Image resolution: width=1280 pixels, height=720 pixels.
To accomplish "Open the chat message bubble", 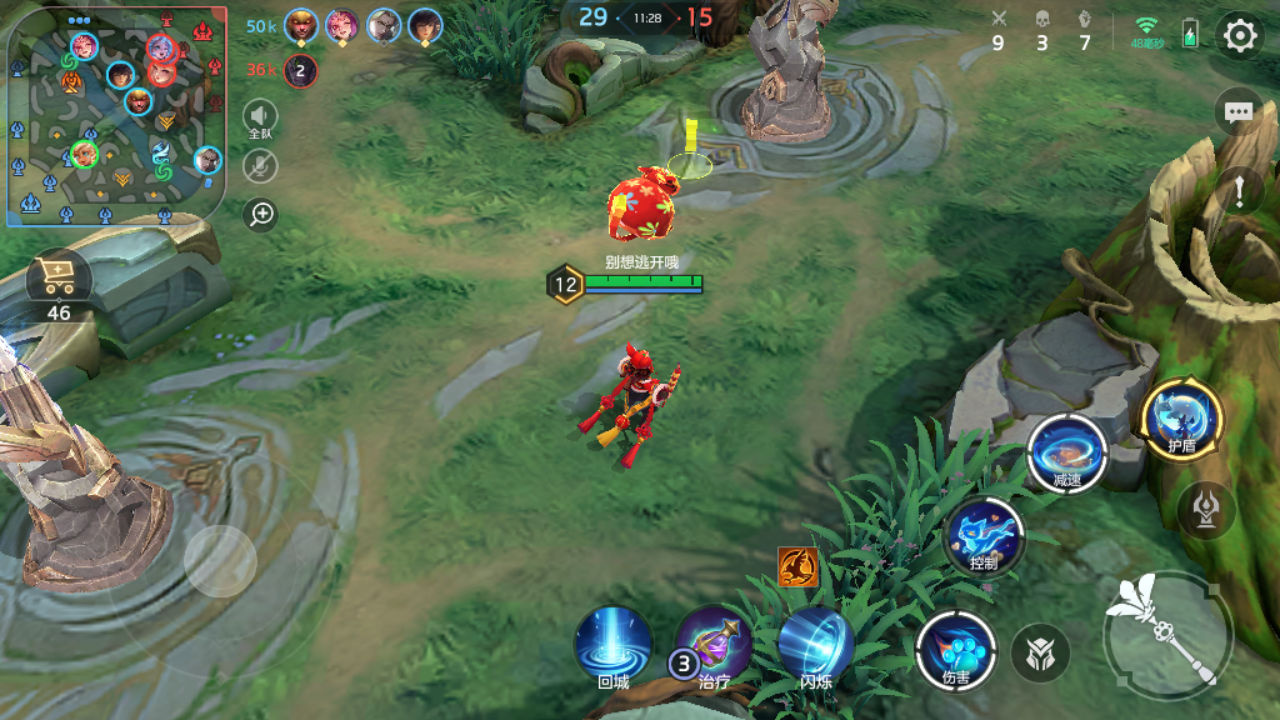I will click(x=1239, y=112).
